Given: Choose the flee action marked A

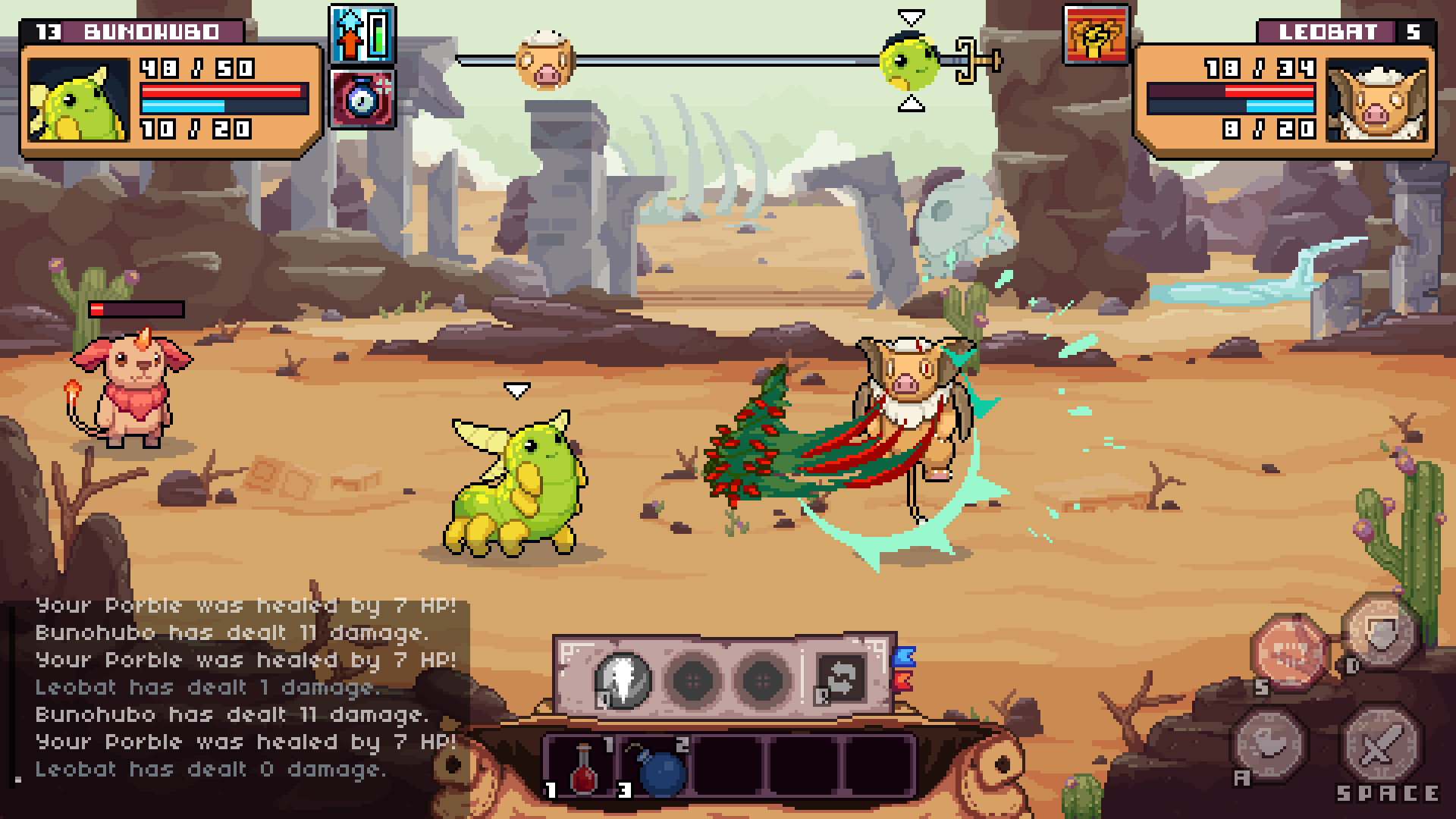Looking at the screenshot, I should 1270,745.
